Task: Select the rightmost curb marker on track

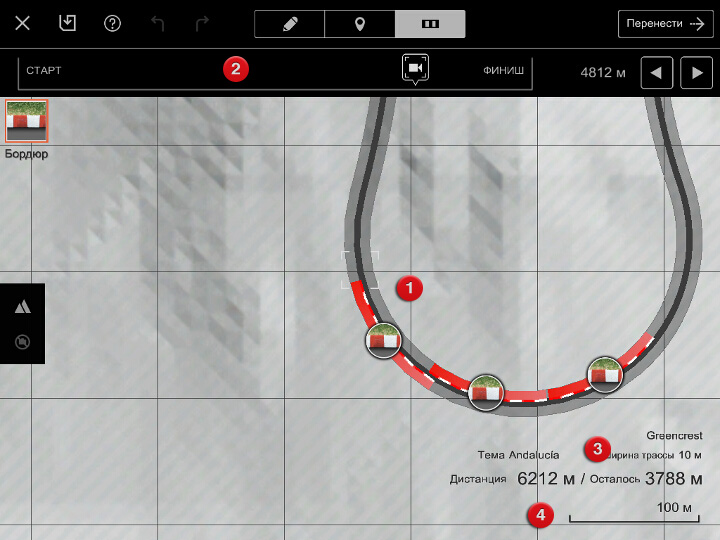Action: pyautogui.click(x=604, y=373)
